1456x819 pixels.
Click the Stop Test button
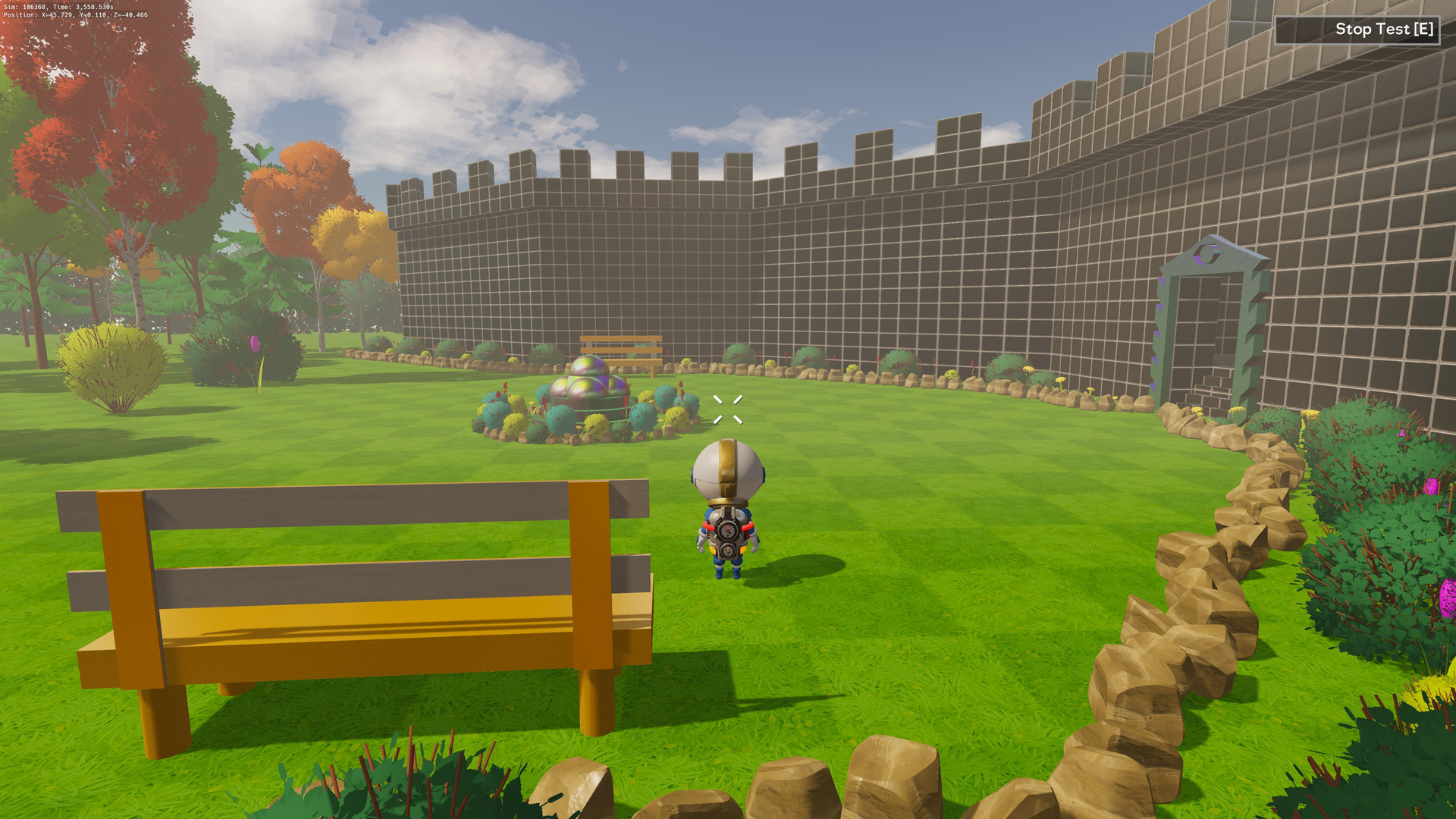click(1357, 30)
